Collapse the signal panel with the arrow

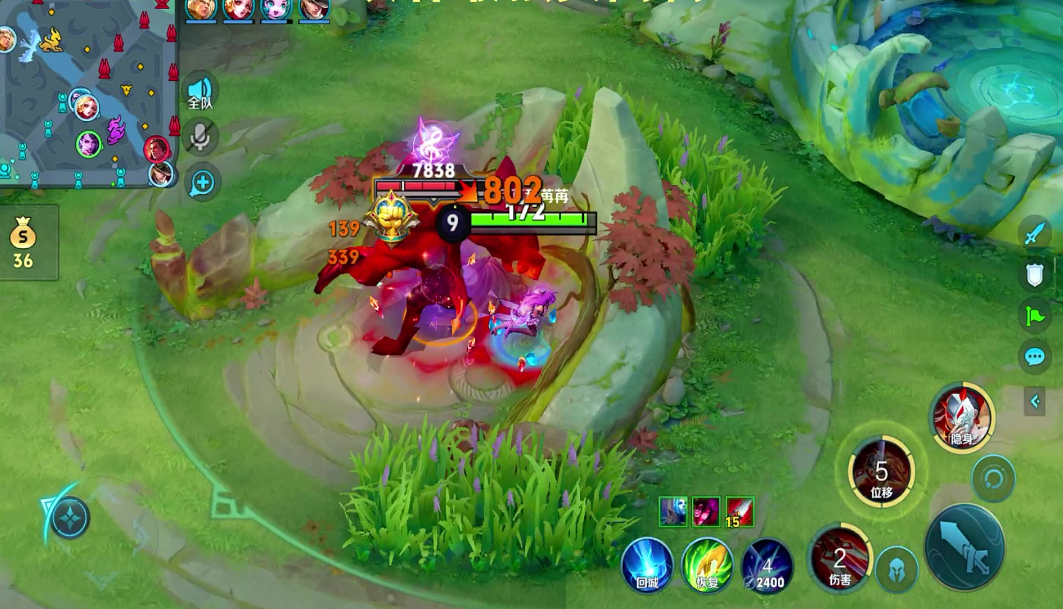[x=1035, y=401]
